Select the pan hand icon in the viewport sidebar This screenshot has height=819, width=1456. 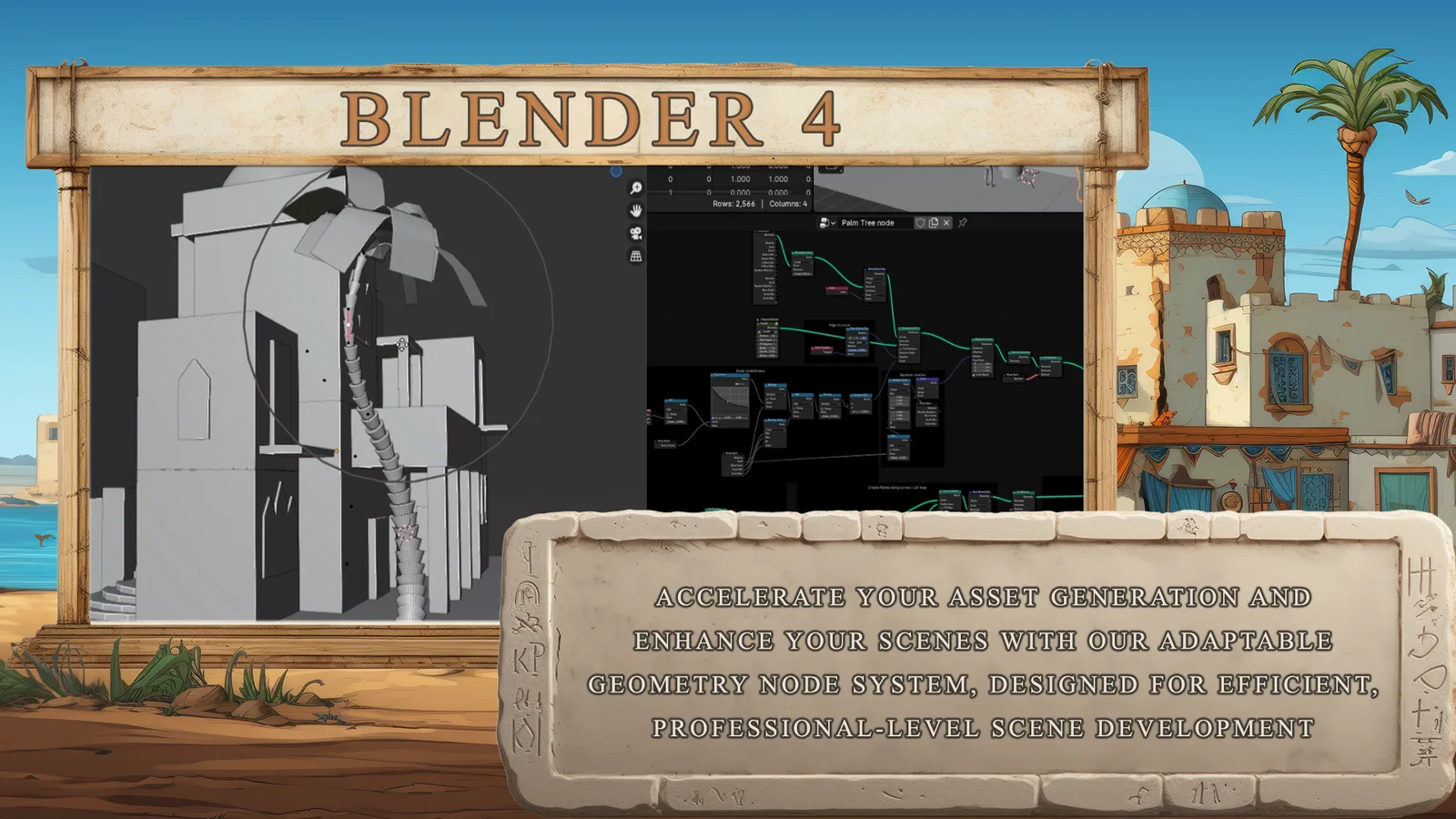coord(634,209)
